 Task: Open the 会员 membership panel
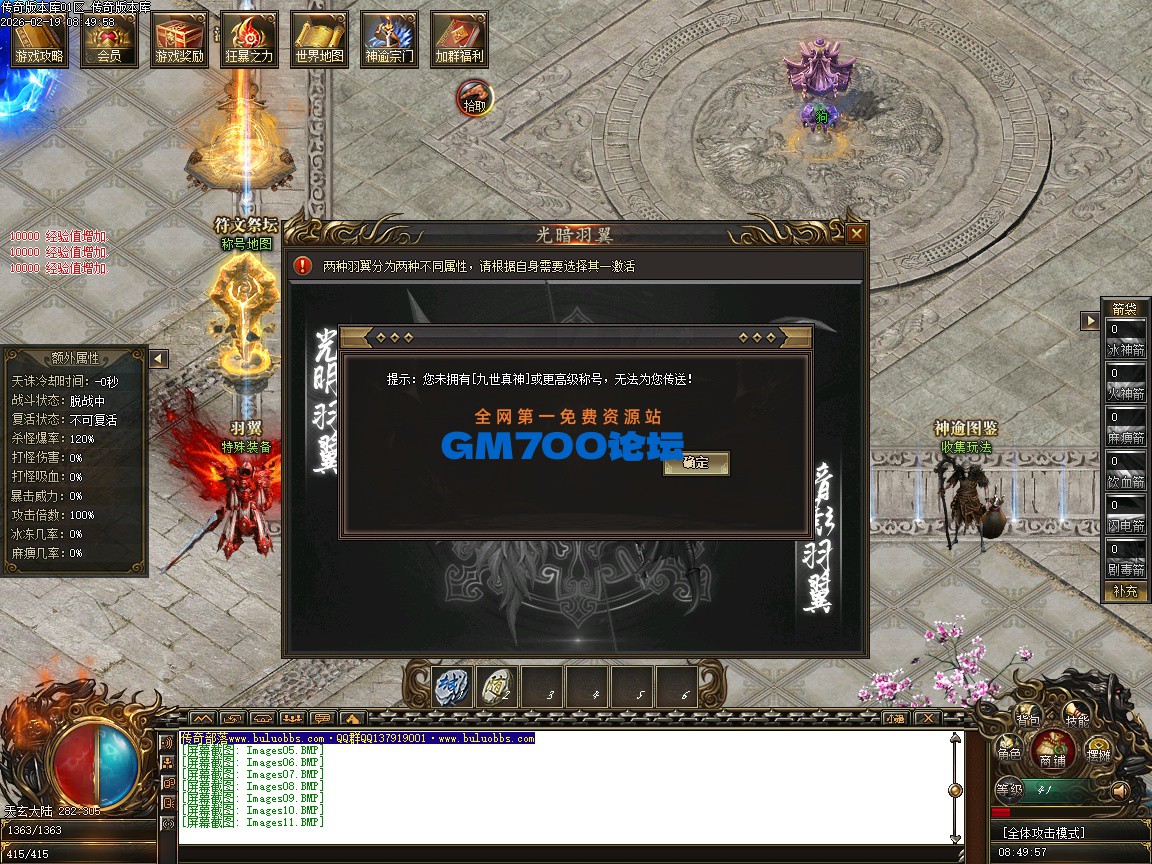[109, 40]
